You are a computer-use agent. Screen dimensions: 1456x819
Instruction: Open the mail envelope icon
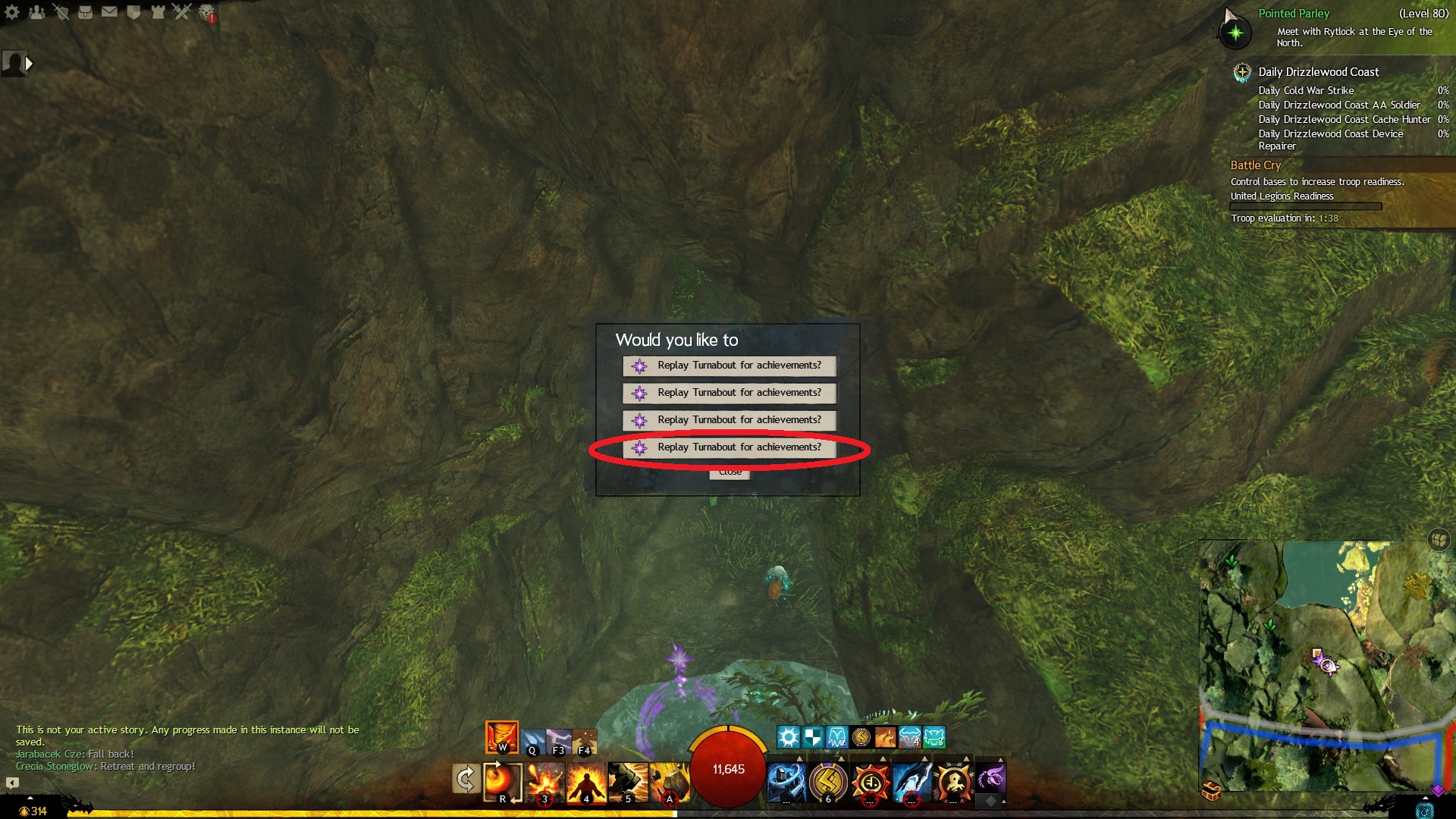110,12
